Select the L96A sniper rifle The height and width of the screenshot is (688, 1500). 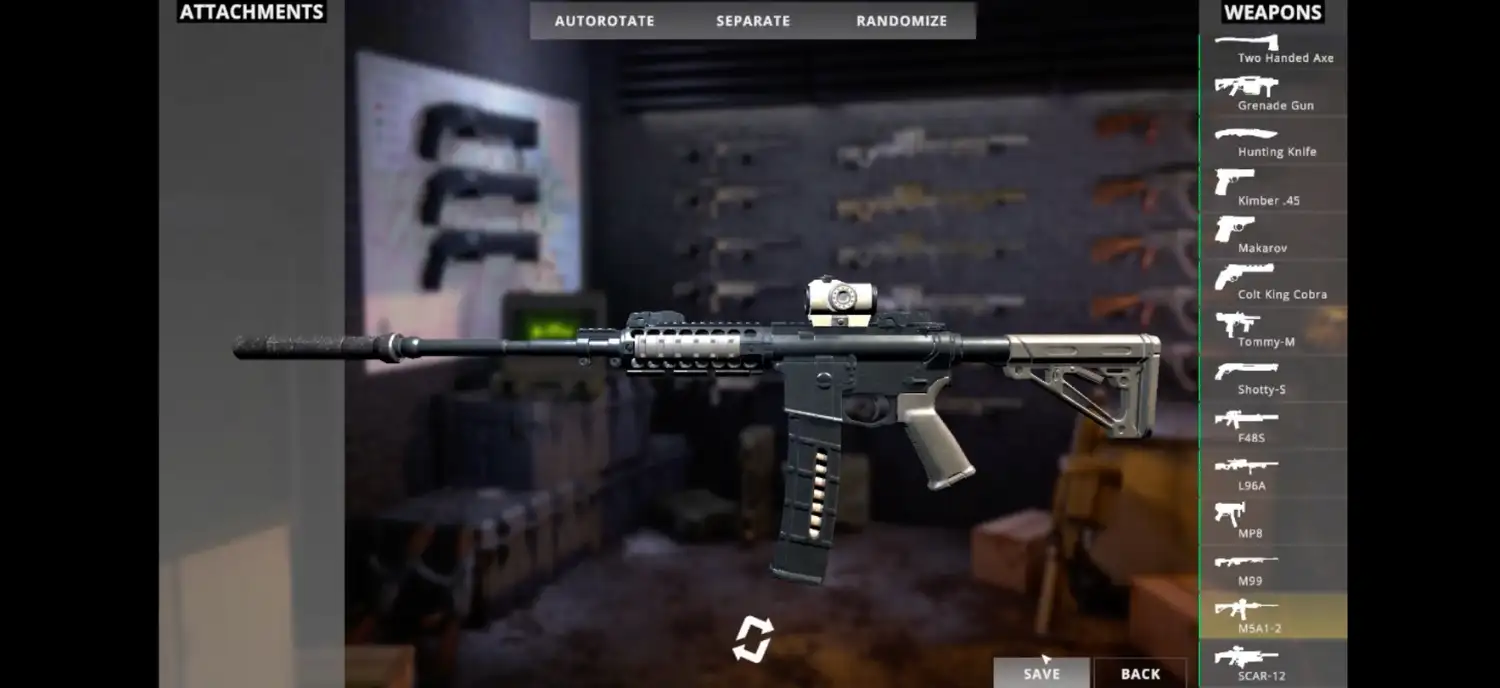click(1273, 473)
